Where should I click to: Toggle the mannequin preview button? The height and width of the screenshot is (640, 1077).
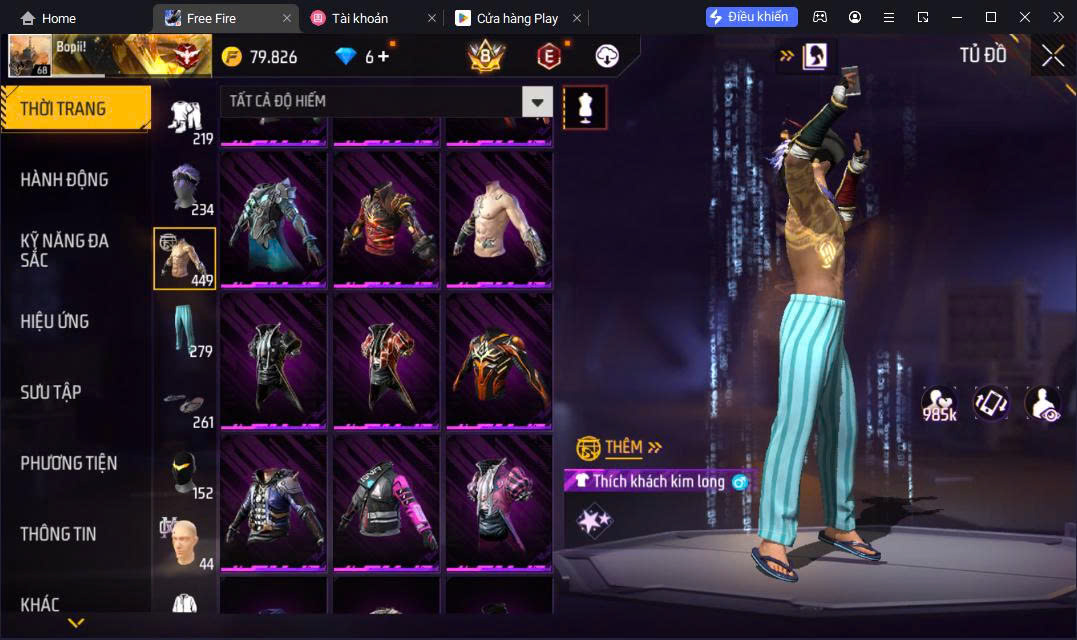pos(585,107)
